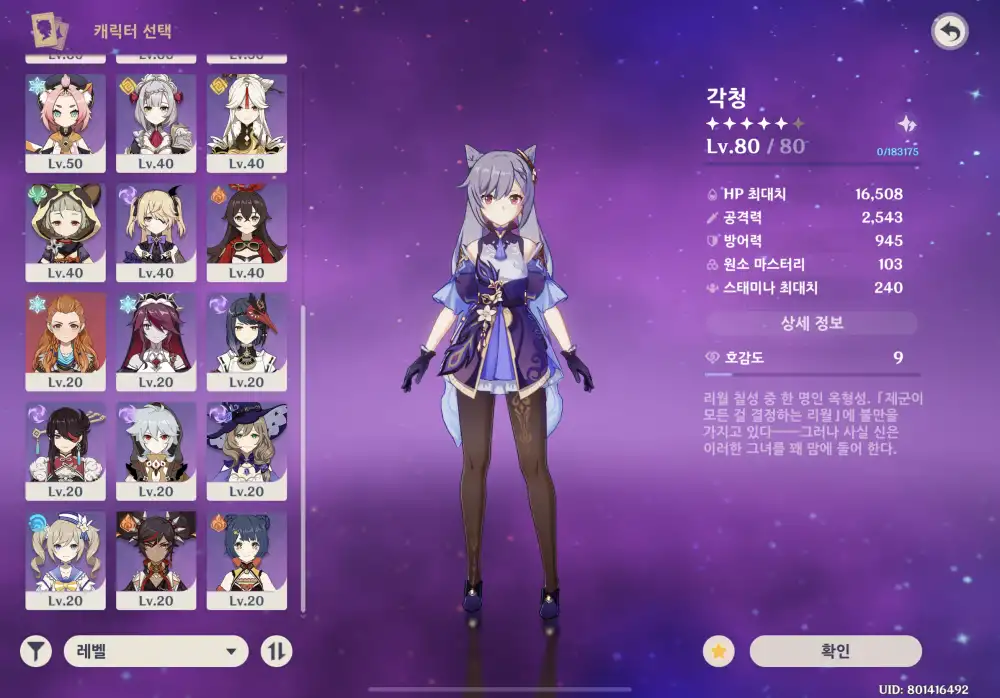
Task: Pick Razor's portrait
Action: [x=156, y=447]
